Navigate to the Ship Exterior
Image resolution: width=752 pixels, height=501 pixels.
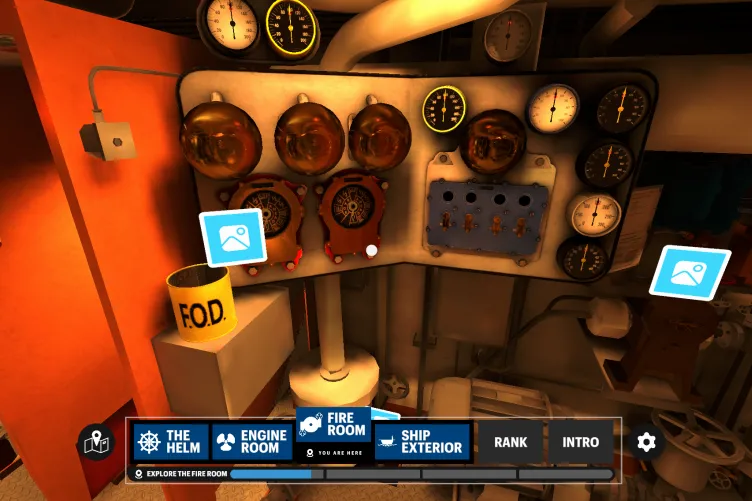(422, 442)
